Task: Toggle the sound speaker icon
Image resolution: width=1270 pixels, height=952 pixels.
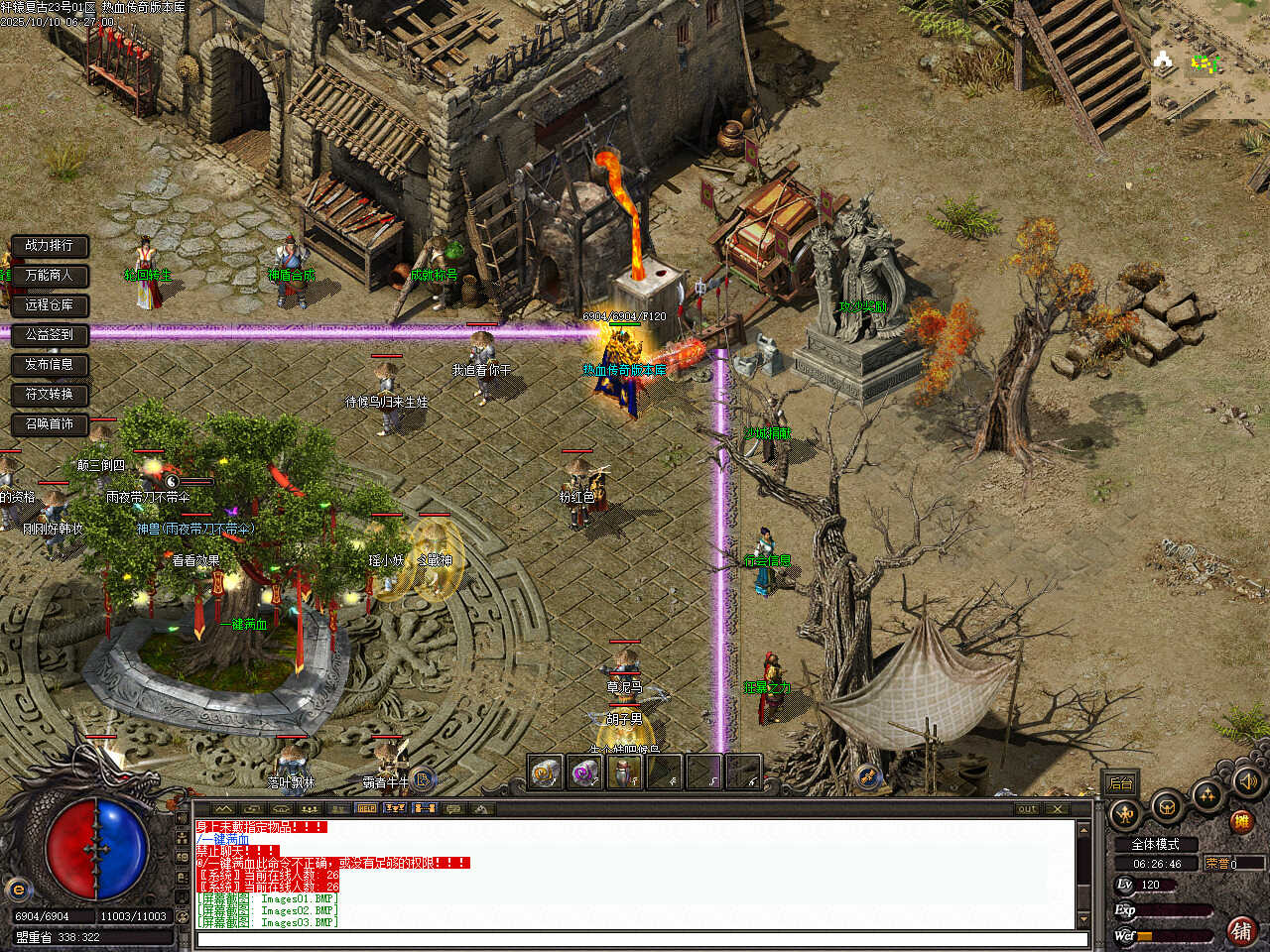Action: (1247, 781)
